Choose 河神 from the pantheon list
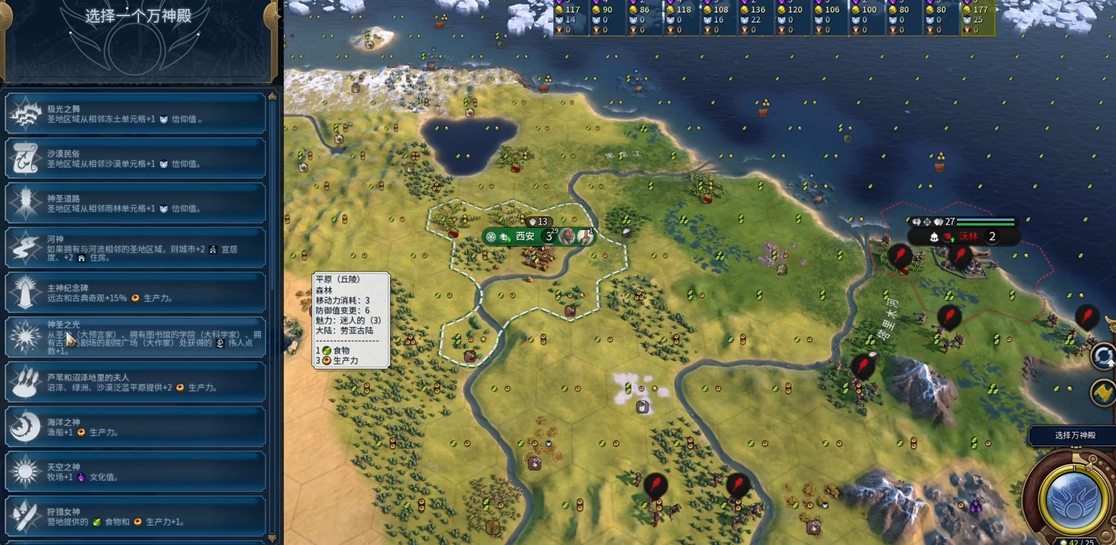 coord(136,248)
